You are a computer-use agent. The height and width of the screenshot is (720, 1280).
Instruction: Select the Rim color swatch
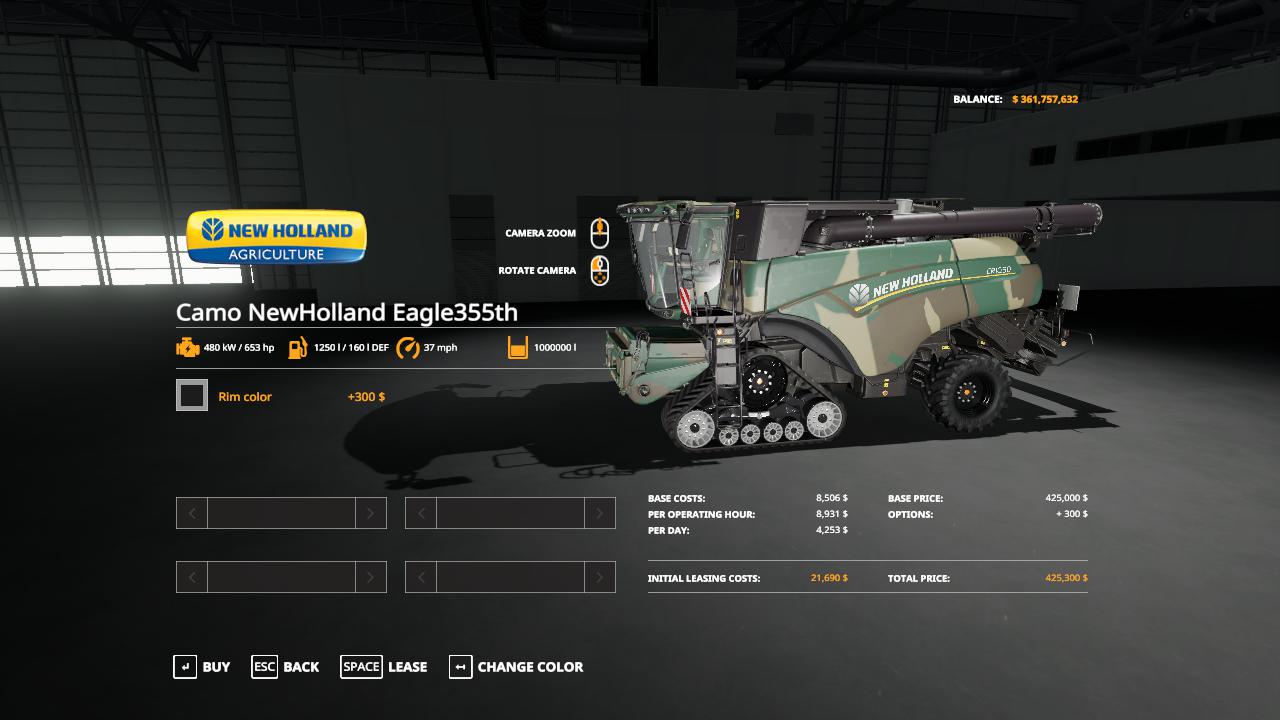tap(192, 396)
